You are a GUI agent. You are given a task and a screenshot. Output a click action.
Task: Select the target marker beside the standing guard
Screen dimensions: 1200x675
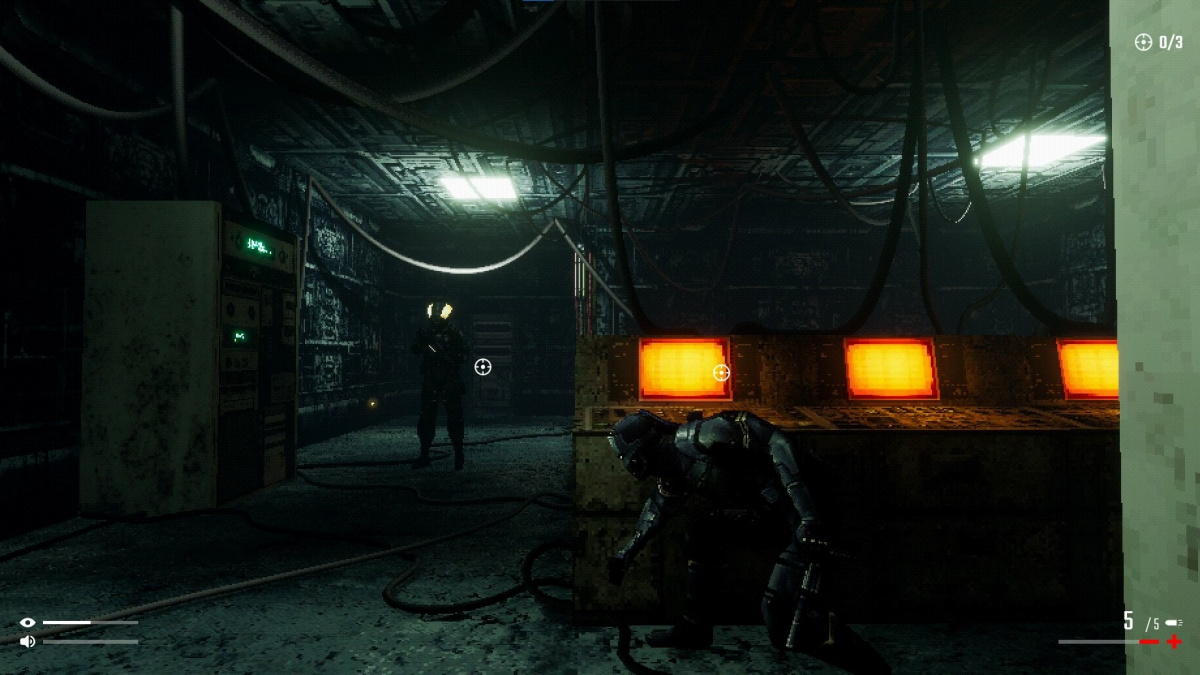(x=482, y=367)
